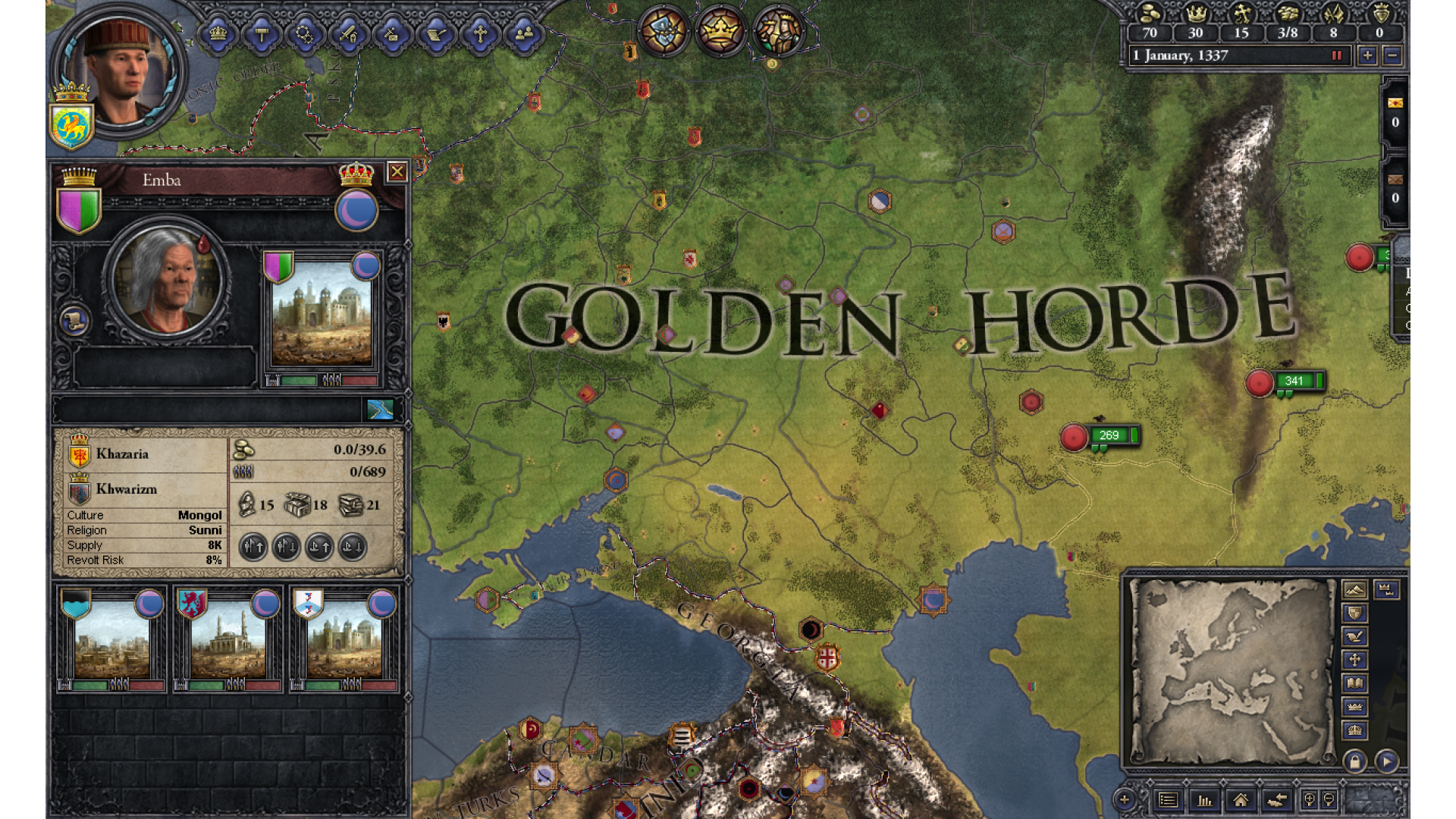Open the Religion tab with cross icon
Viewport: 1456px width, 819px height.
480,34
